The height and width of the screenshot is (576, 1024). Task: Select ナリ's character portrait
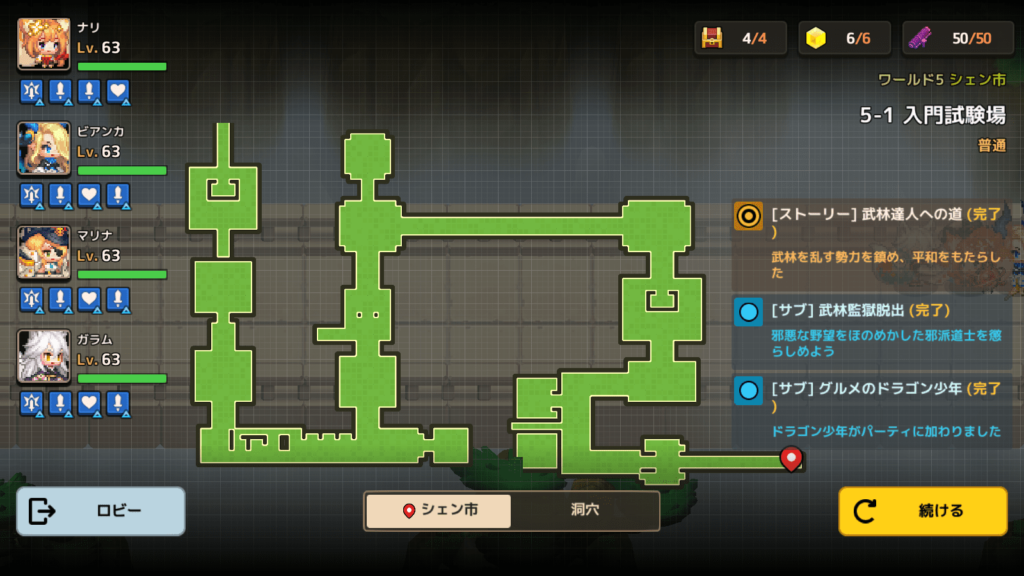coord(44,45)
